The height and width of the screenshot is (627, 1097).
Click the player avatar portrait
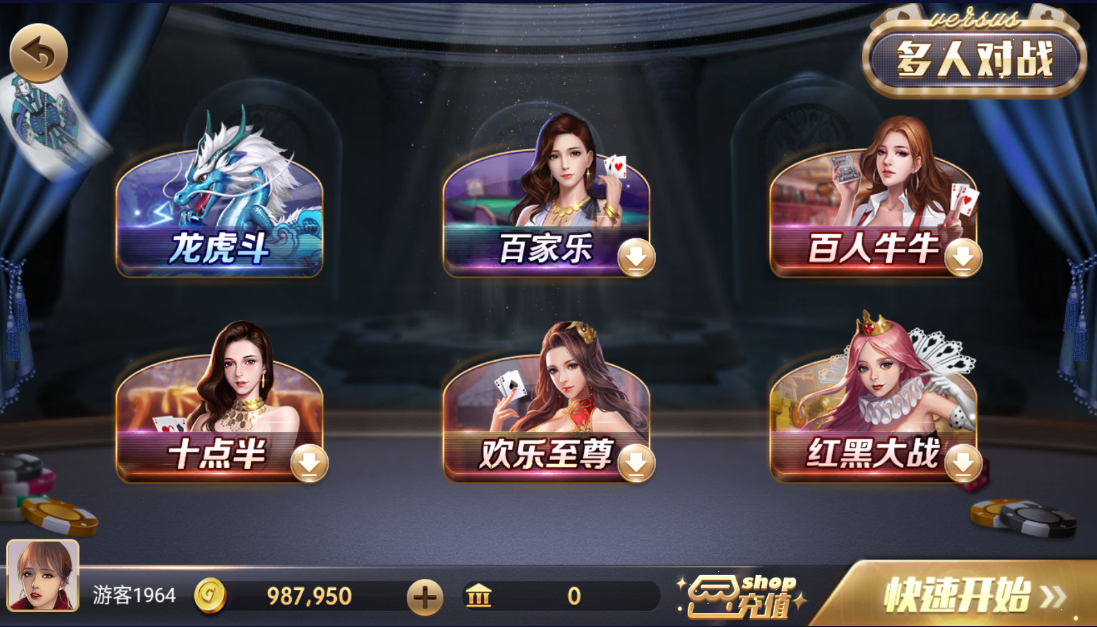(43, 576)
